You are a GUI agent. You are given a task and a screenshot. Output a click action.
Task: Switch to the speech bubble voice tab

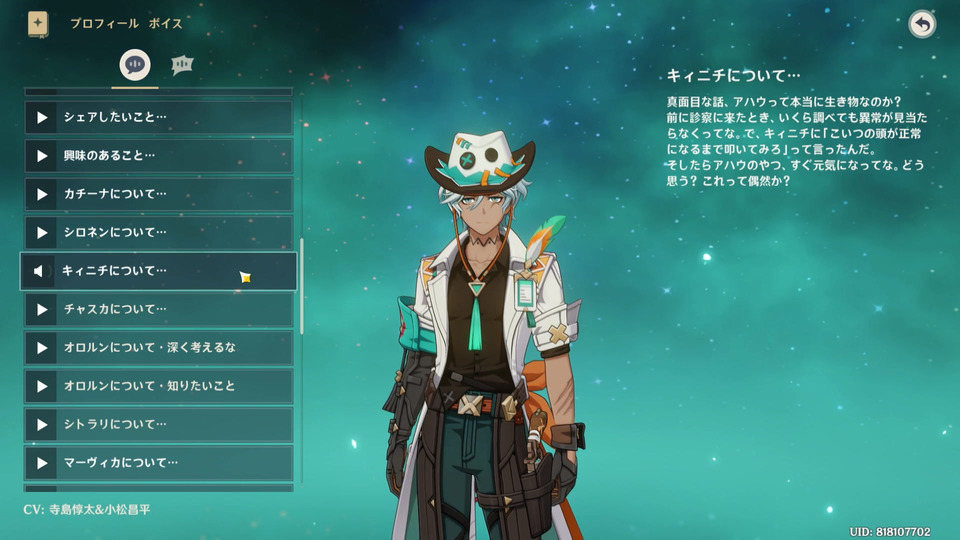point(135,65)
